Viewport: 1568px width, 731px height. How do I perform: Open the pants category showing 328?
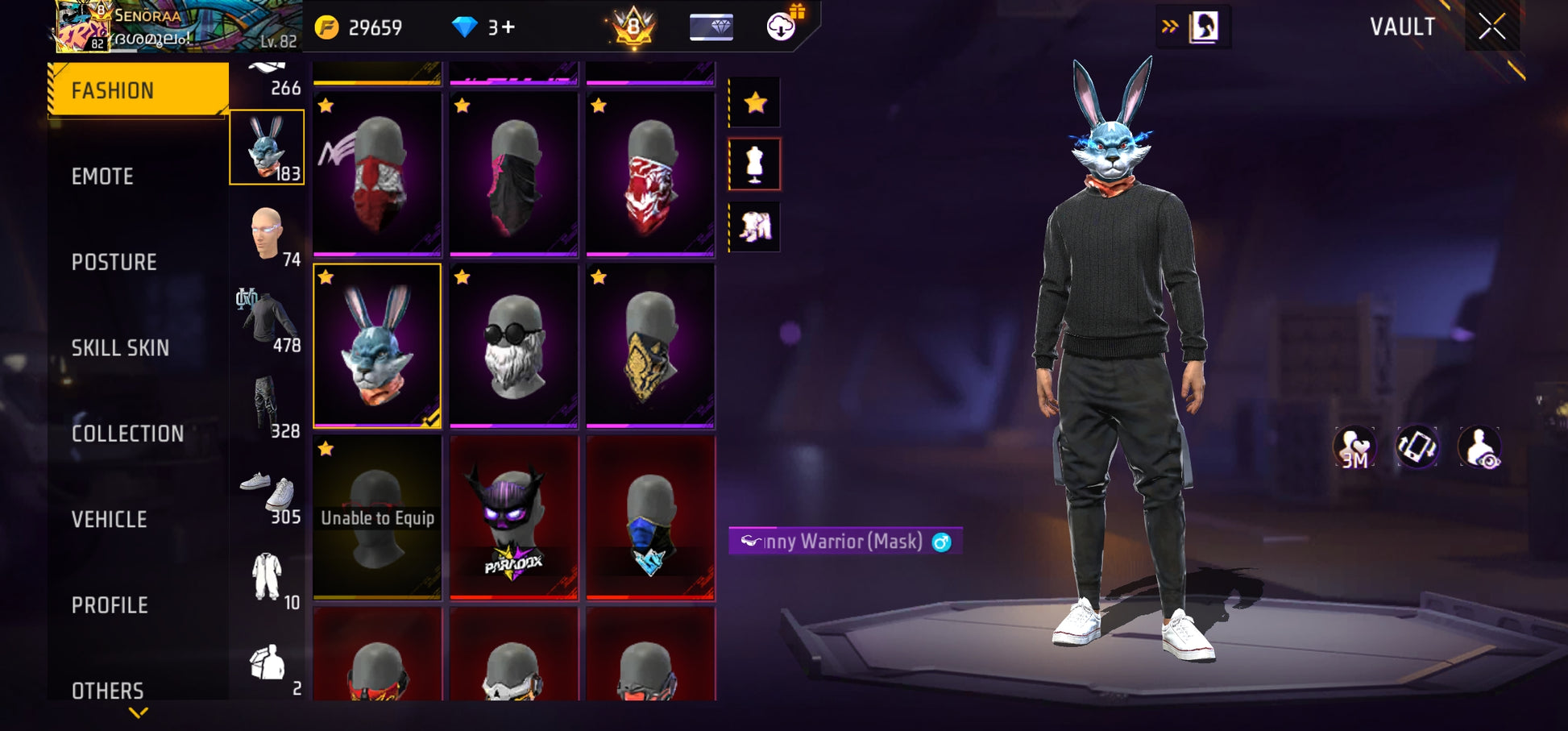click(x=268, y=405)
